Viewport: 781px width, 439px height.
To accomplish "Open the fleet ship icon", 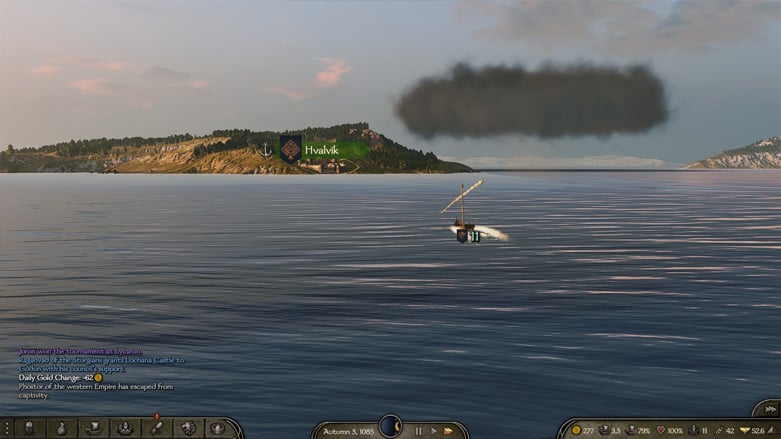I will 93,428.
